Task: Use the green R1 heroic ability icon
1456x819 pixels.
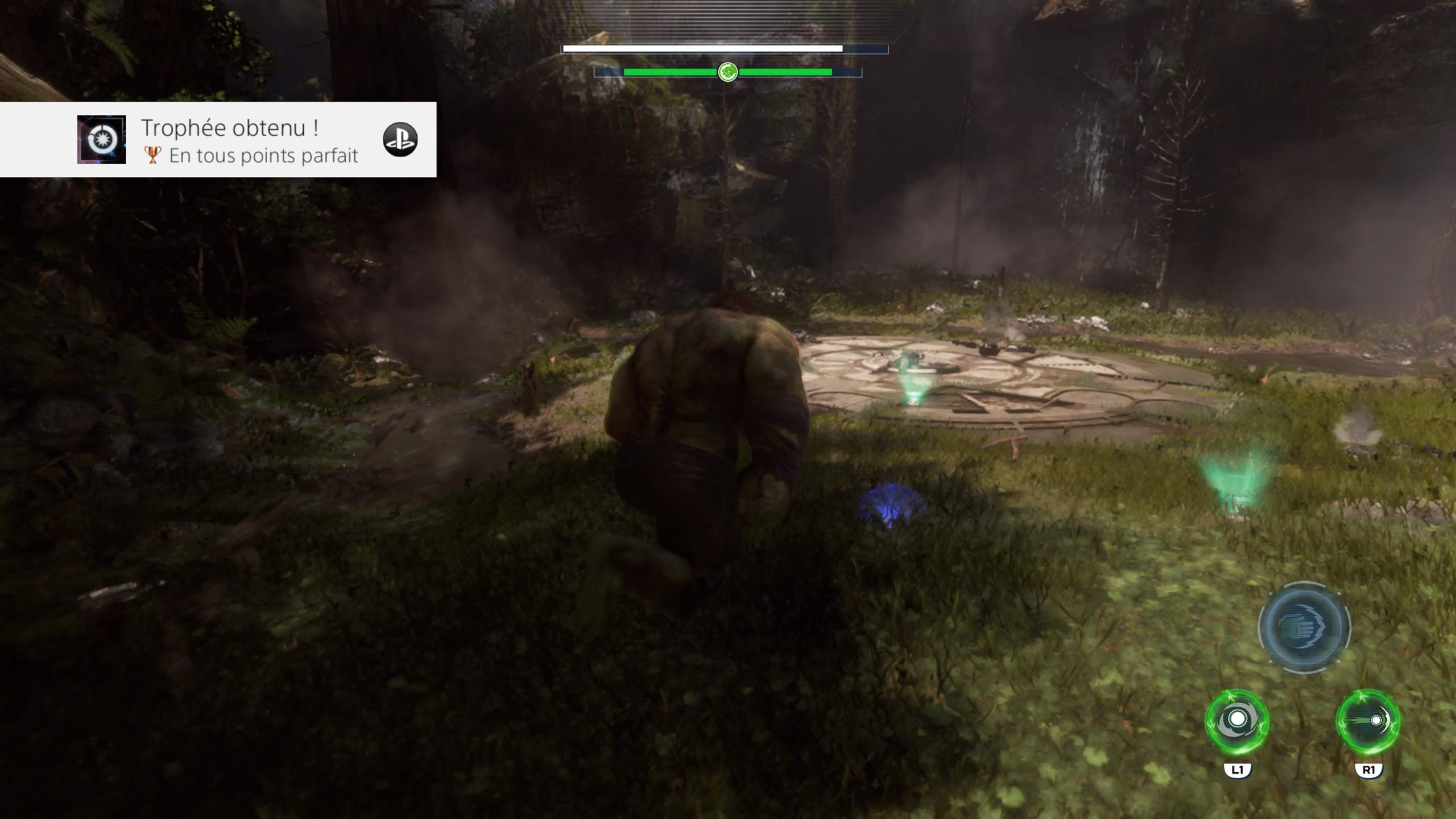Action: pyautogui.click(x=1368, y=722)
